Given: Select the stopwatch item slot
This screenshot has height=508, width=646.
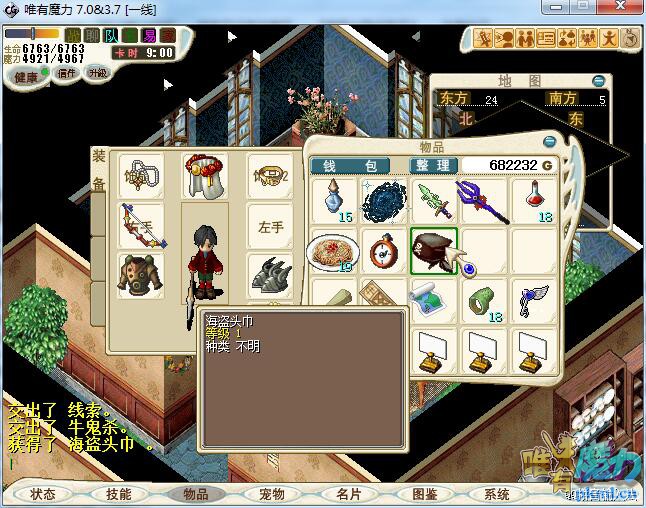Looking at the screenshot, I should pyautogui.click(x=383, y=250).
